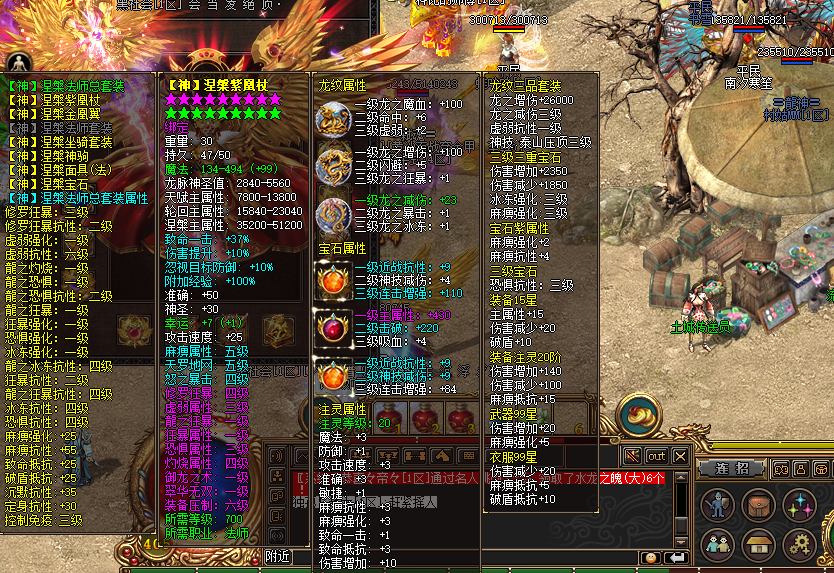The height and width of the screenshot is (573, 834).
Task: Open the gears settings icon
Action: tap(798, 545)
